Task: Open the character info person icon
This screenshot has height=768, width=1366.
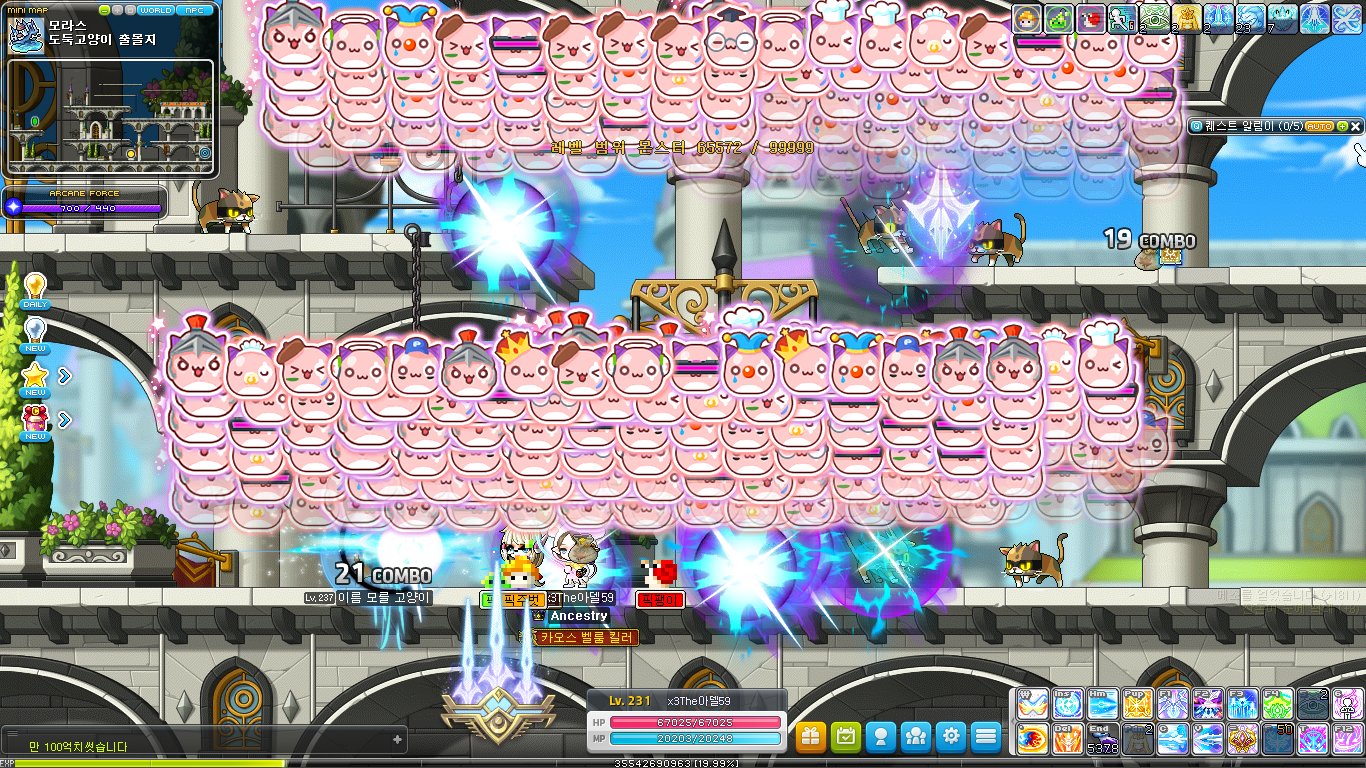Action: coord(878,736)
